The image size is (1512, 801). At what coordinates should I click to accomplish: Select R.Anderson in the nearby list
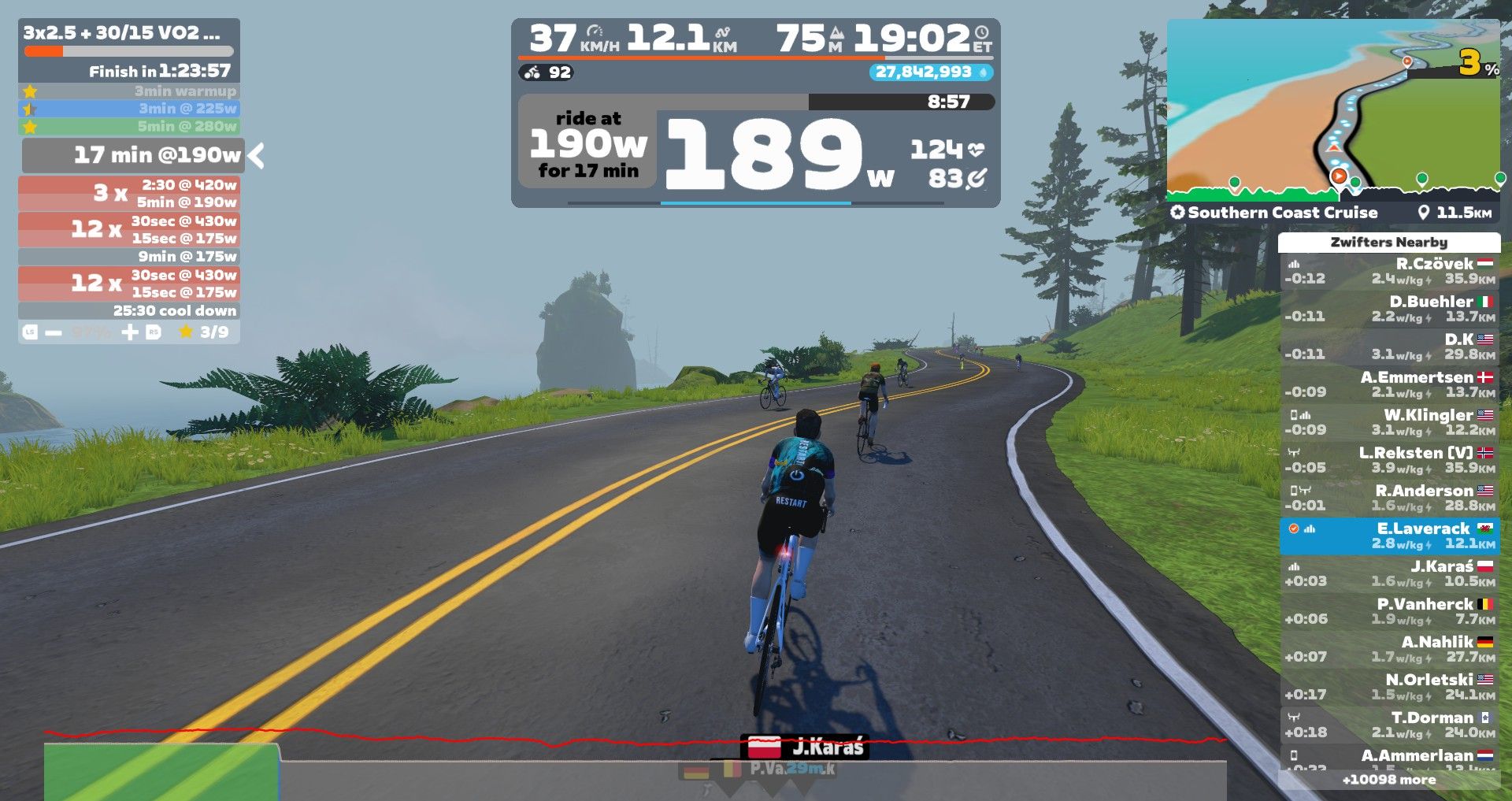1389,498
